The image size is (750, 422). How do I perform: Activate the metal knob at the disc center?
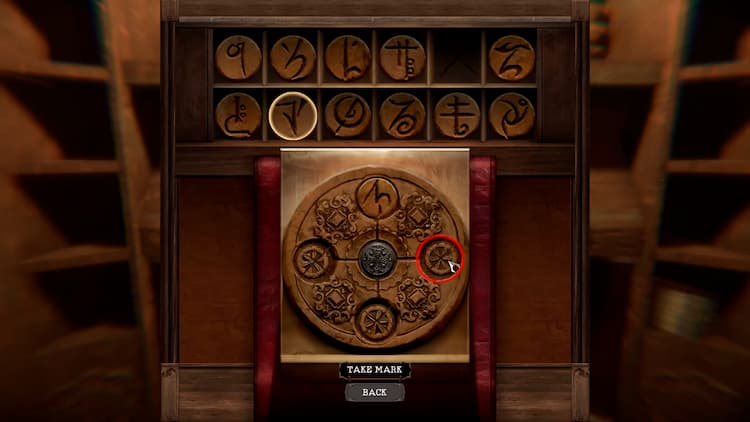[x=377, y=260]
